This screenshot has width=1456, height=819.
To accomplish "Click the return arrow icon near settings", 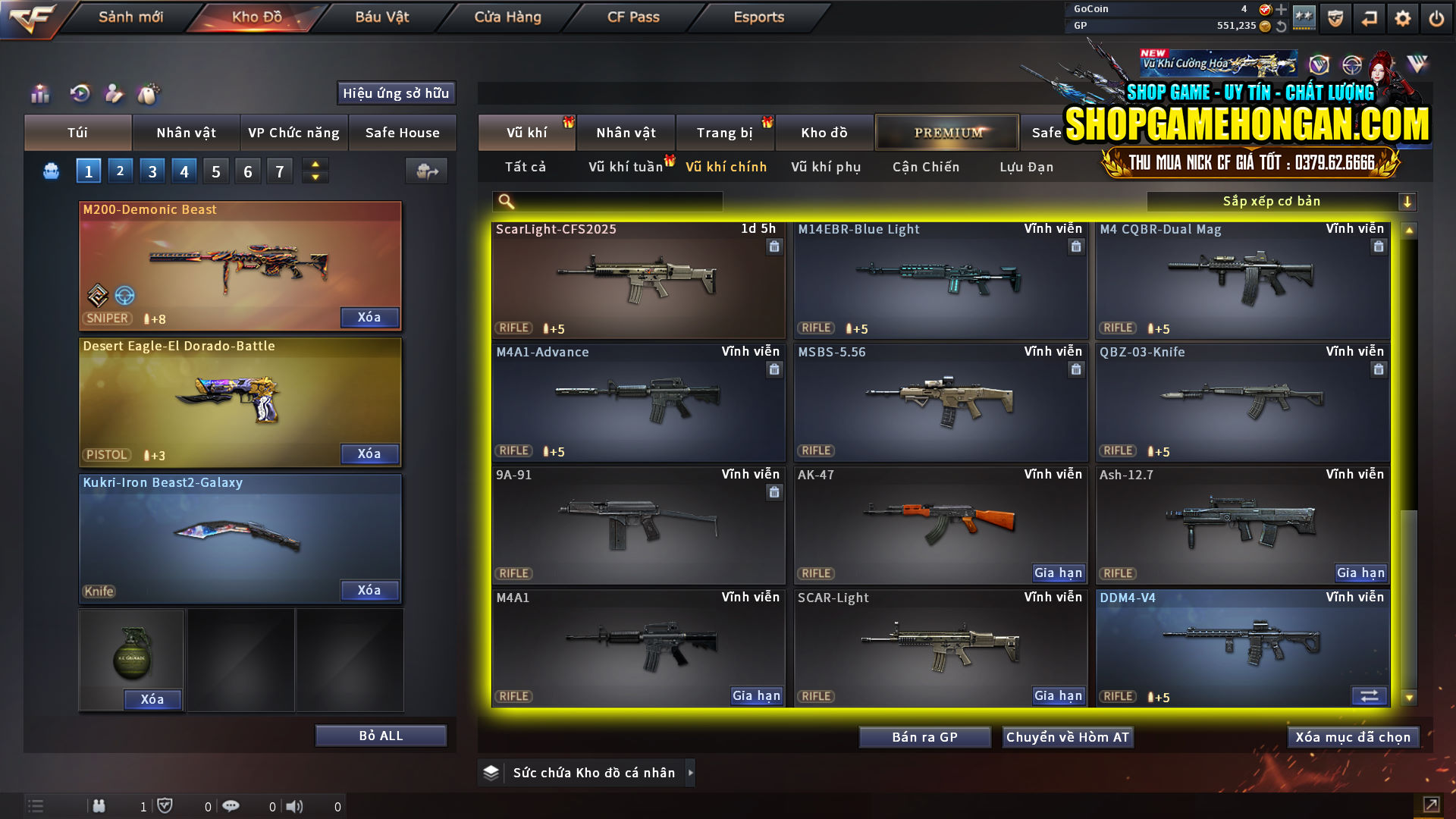I will coord(1370,17).
